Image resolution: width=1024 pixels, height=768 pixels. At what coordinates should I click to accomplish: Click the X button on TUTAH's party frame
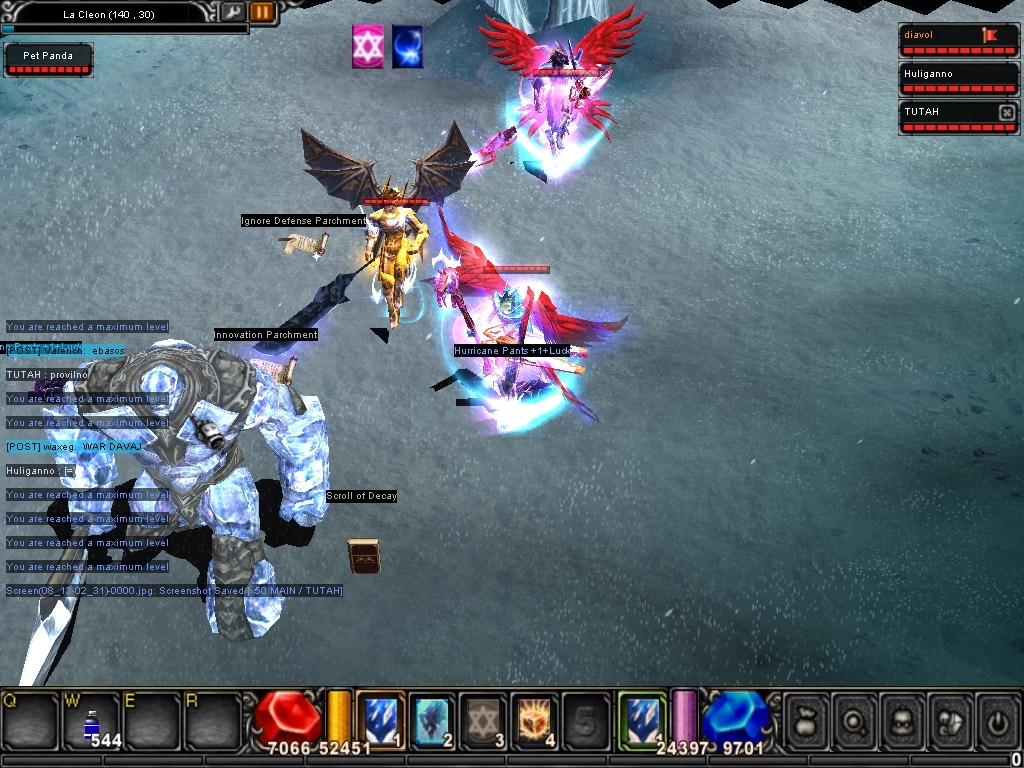pos(1007,113)
